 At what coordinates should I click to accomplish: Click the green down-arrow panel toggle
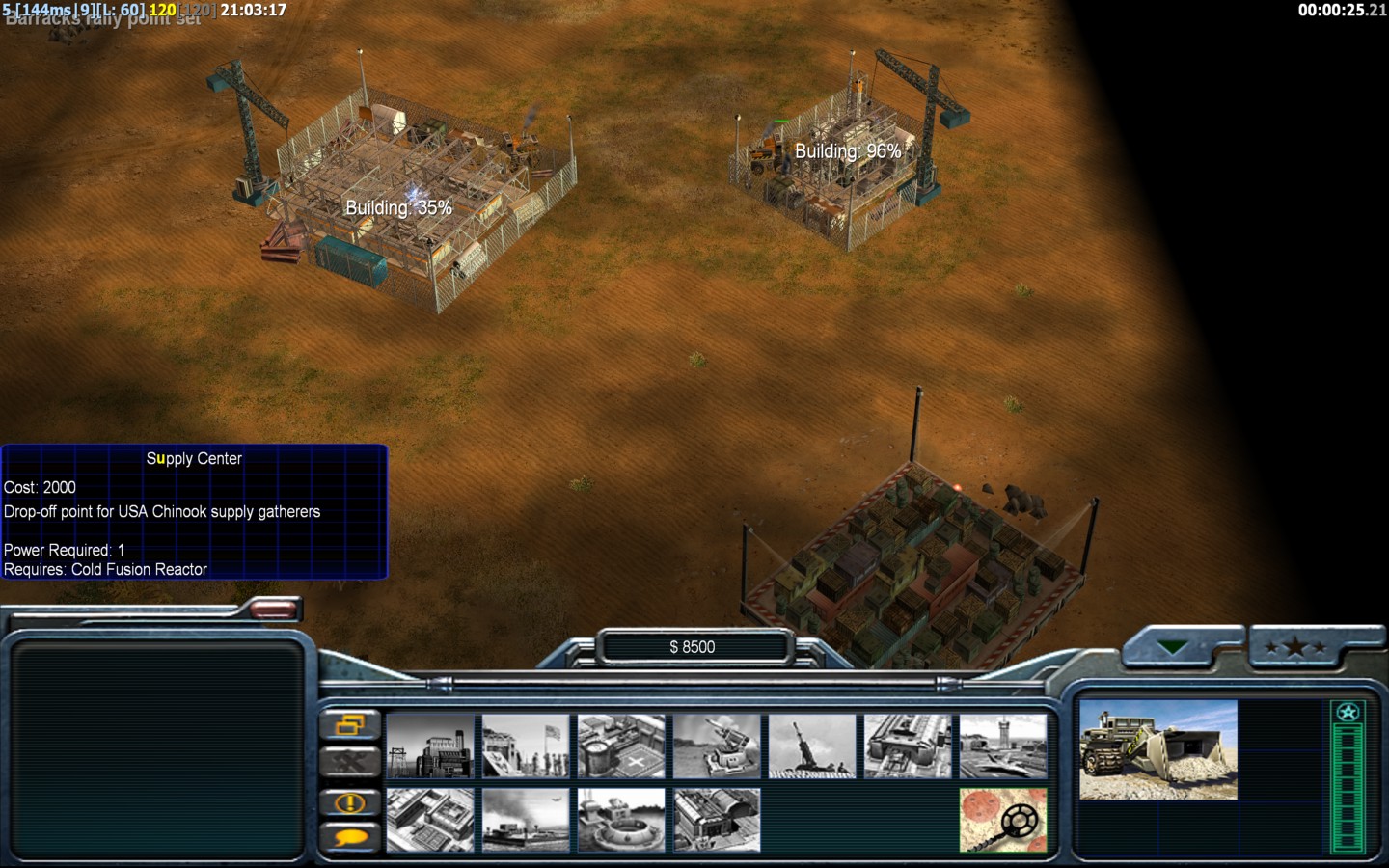point(1173,648)
